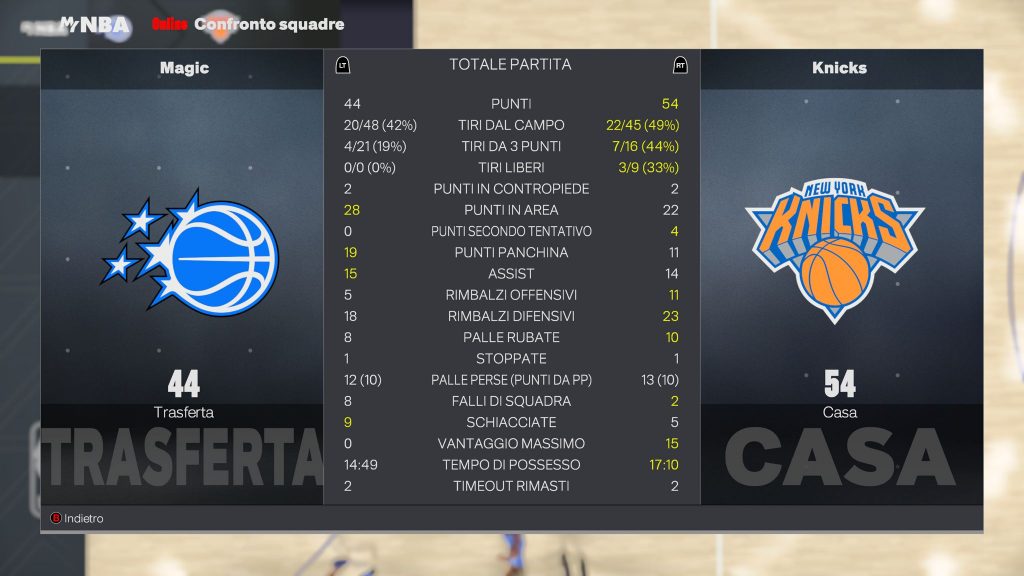
Task: Choose the Knicks team panel
Action: coord(839,260)
